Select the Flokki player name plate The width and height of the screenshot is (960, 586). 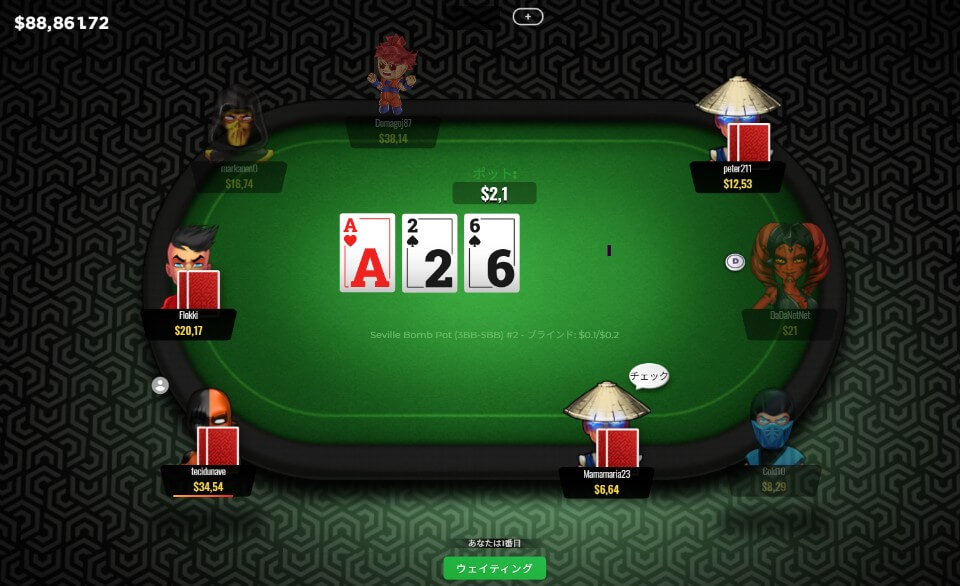click(189, 323)
